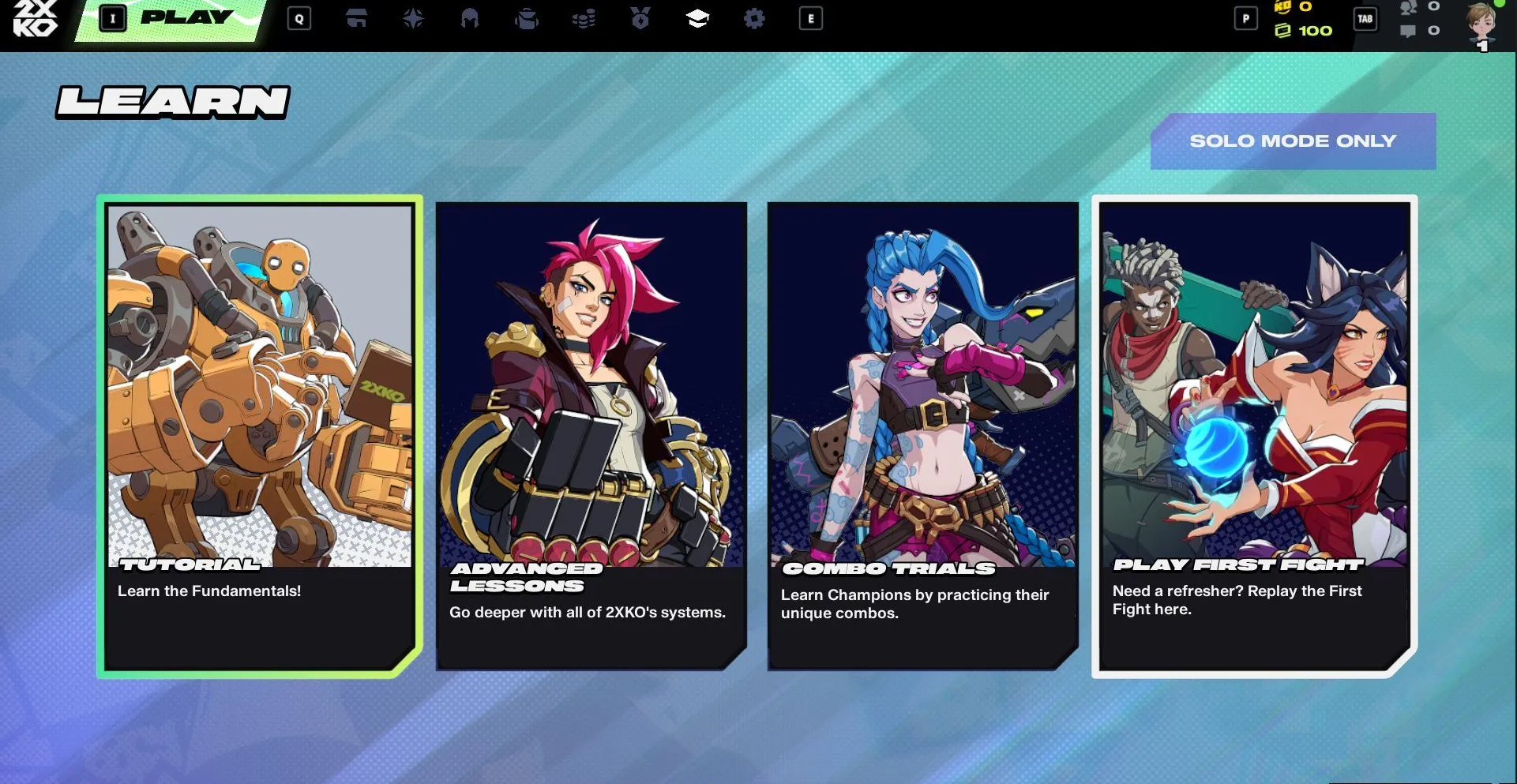The width and height of the screenshot is (1517, 784).
Task: Open the gear Settings icon
Action: coord(754,18)
